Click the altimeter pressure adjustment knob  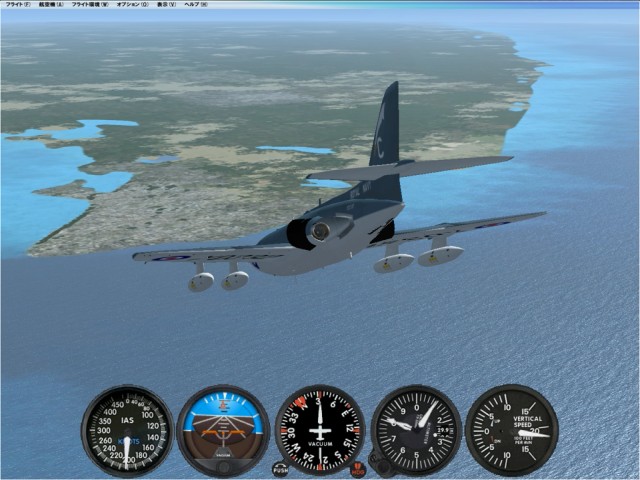point(378,462)
